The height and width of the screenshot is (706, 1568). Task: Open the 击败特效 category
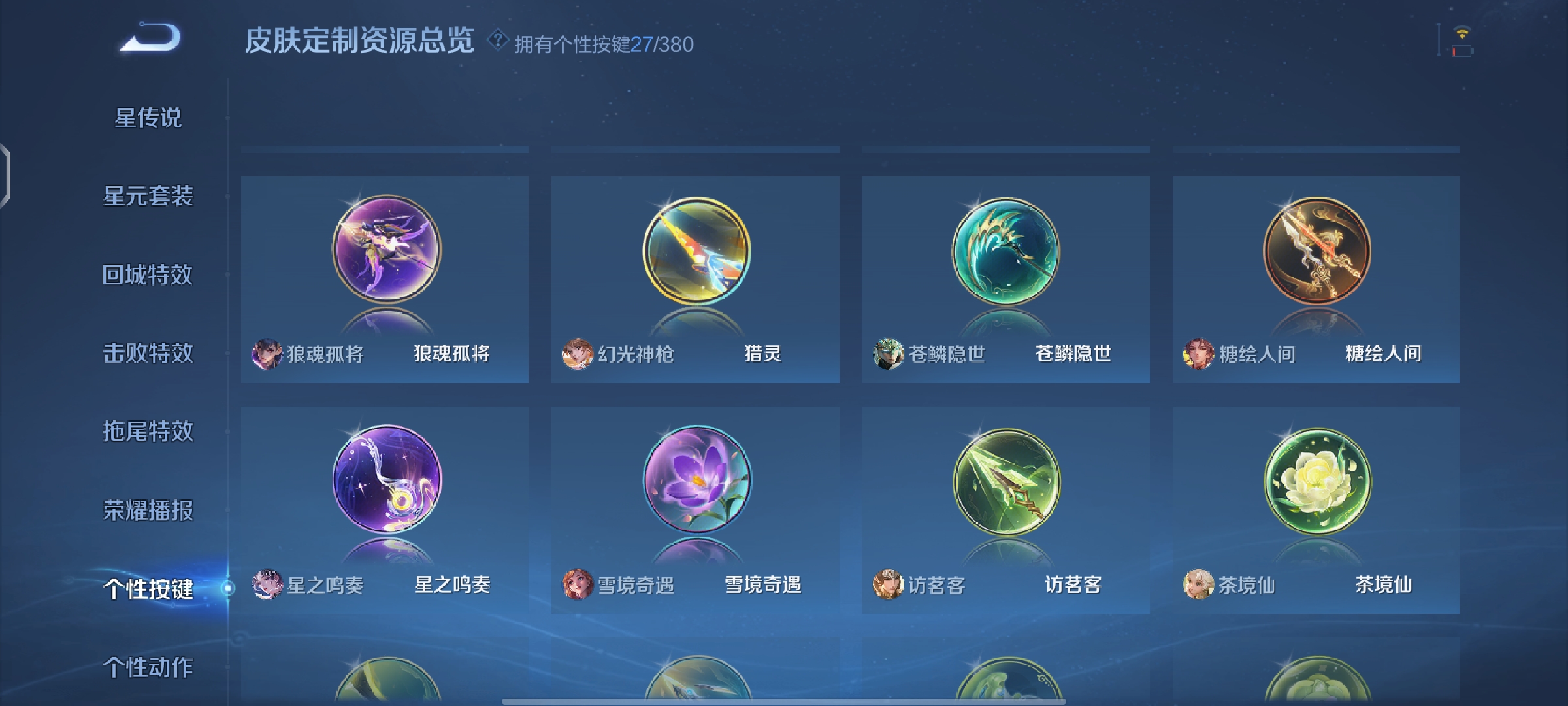click(150, 353)
